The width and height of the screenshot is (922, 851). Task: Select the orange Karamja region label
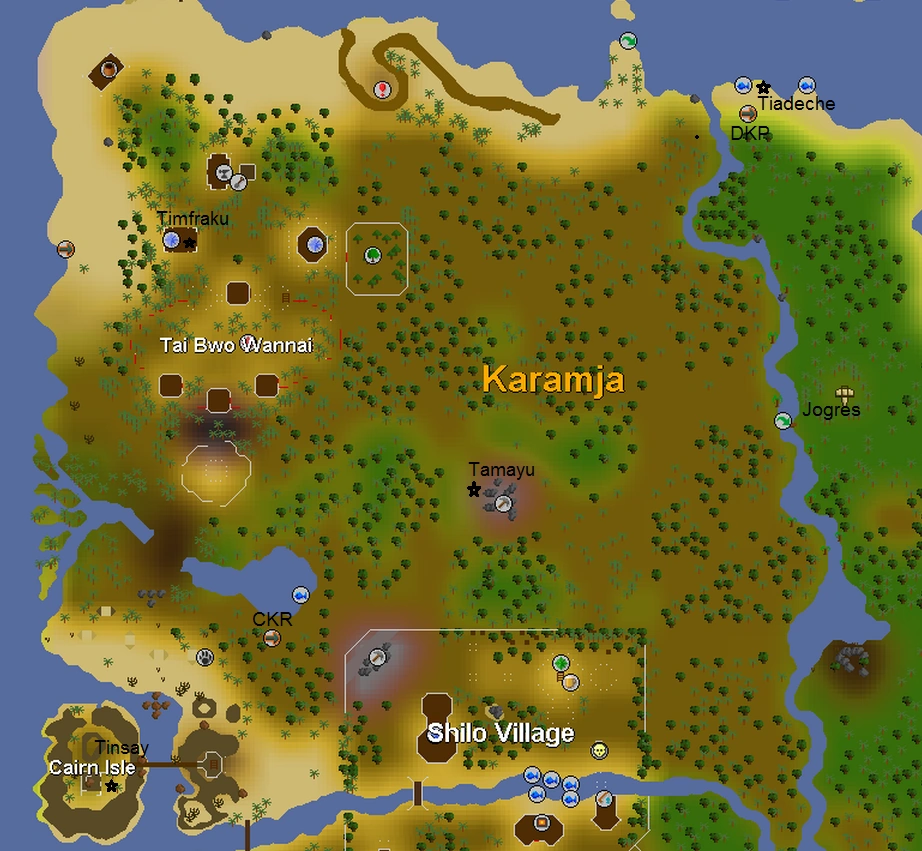coord(553,379)
